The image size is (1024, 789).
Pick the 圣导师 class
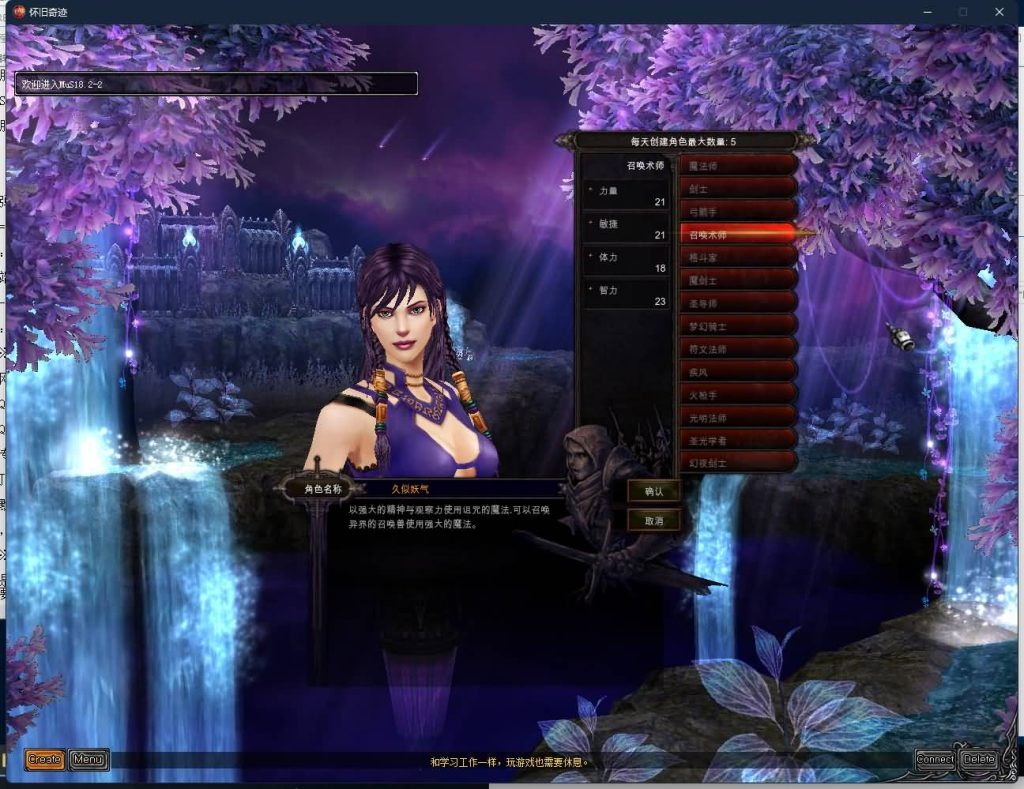point(738,303)
